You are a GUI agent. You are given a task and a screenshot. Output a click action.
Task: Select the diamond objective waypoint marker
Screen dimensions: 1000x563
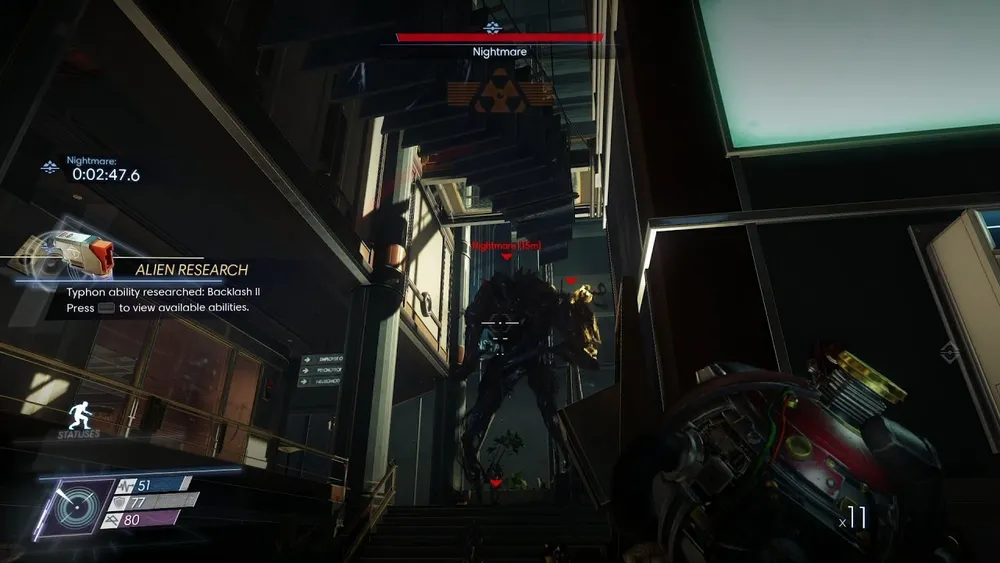949,351
